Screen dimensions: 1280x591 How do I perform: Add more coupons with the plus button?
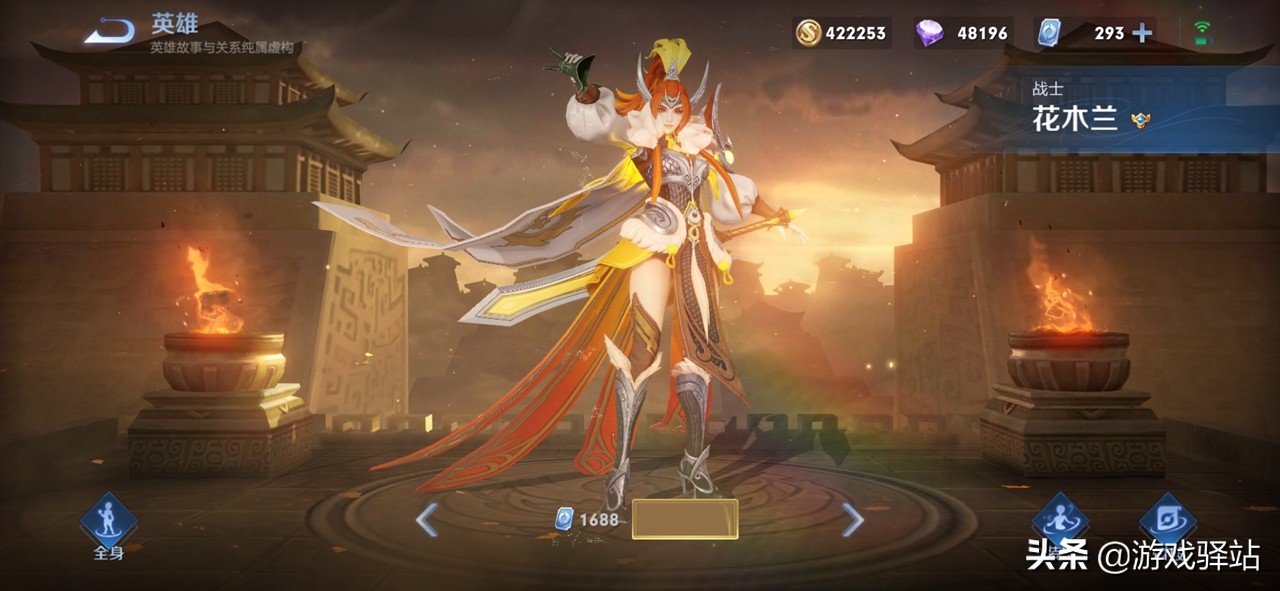(x=1141, y=33)
